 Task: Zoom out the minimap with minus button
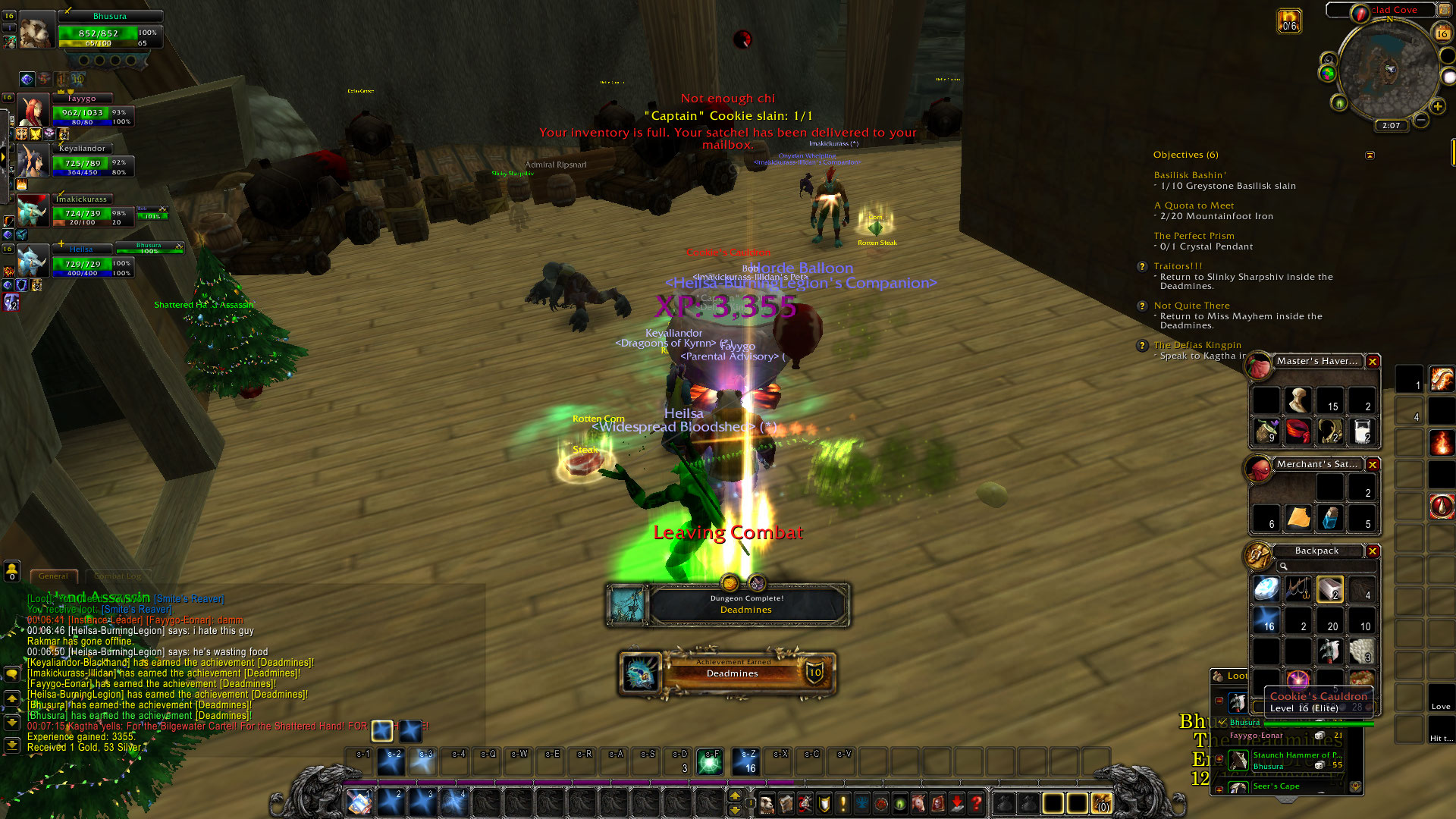[1421, 120]
